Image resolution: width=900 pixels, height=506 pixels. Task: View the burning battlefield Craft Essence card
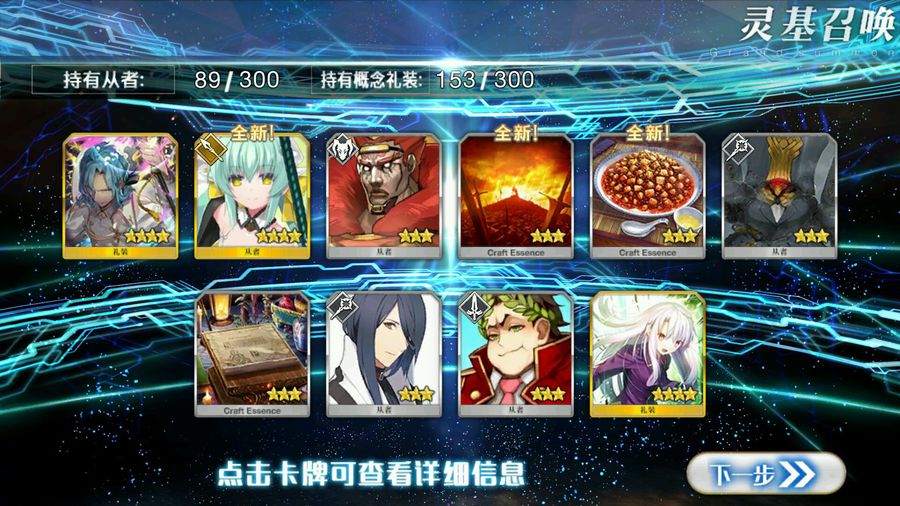(x=515, y=196)
